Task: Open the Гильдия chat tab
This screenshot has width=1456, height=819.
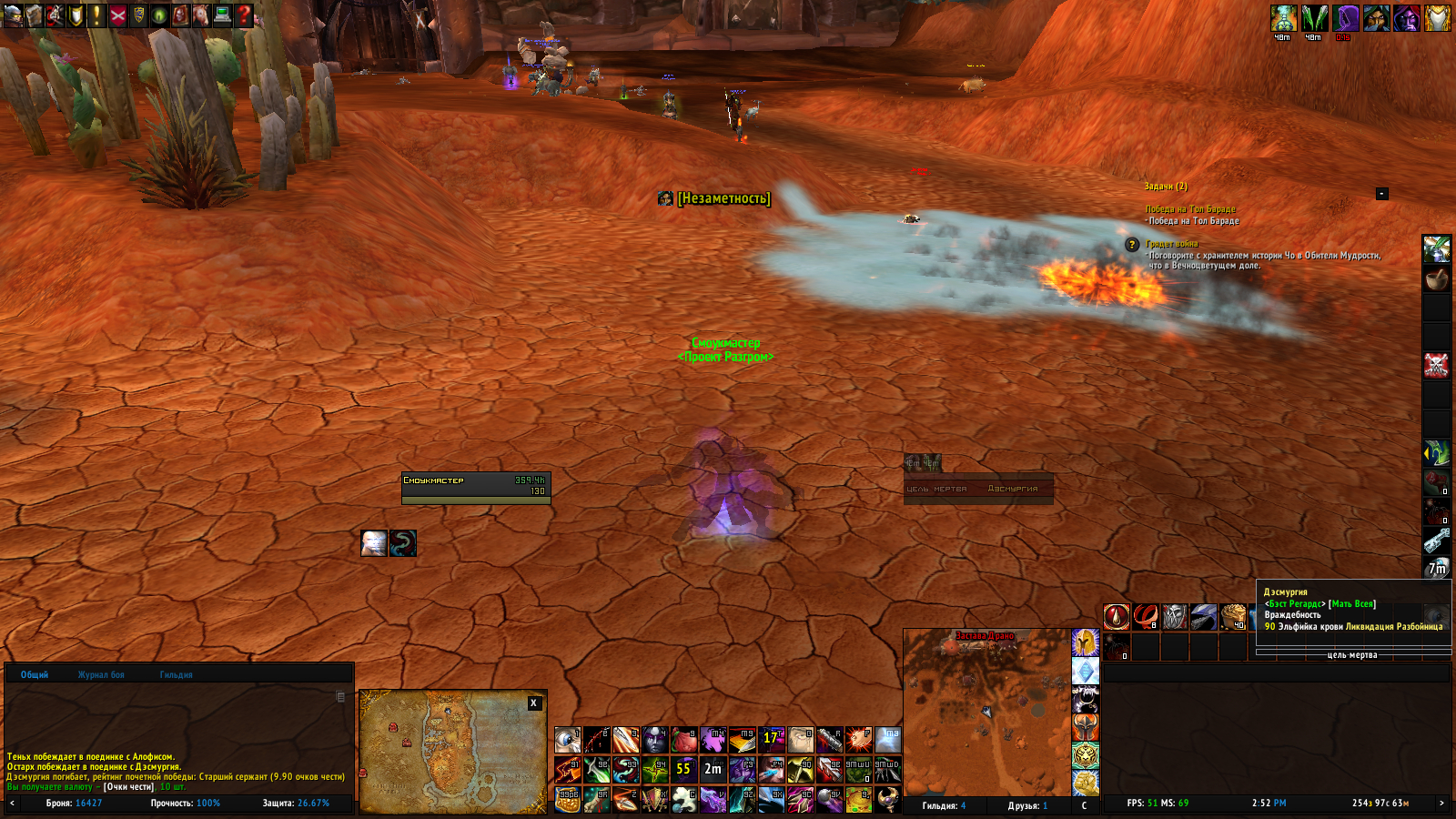Action: (x=176, y=674)
